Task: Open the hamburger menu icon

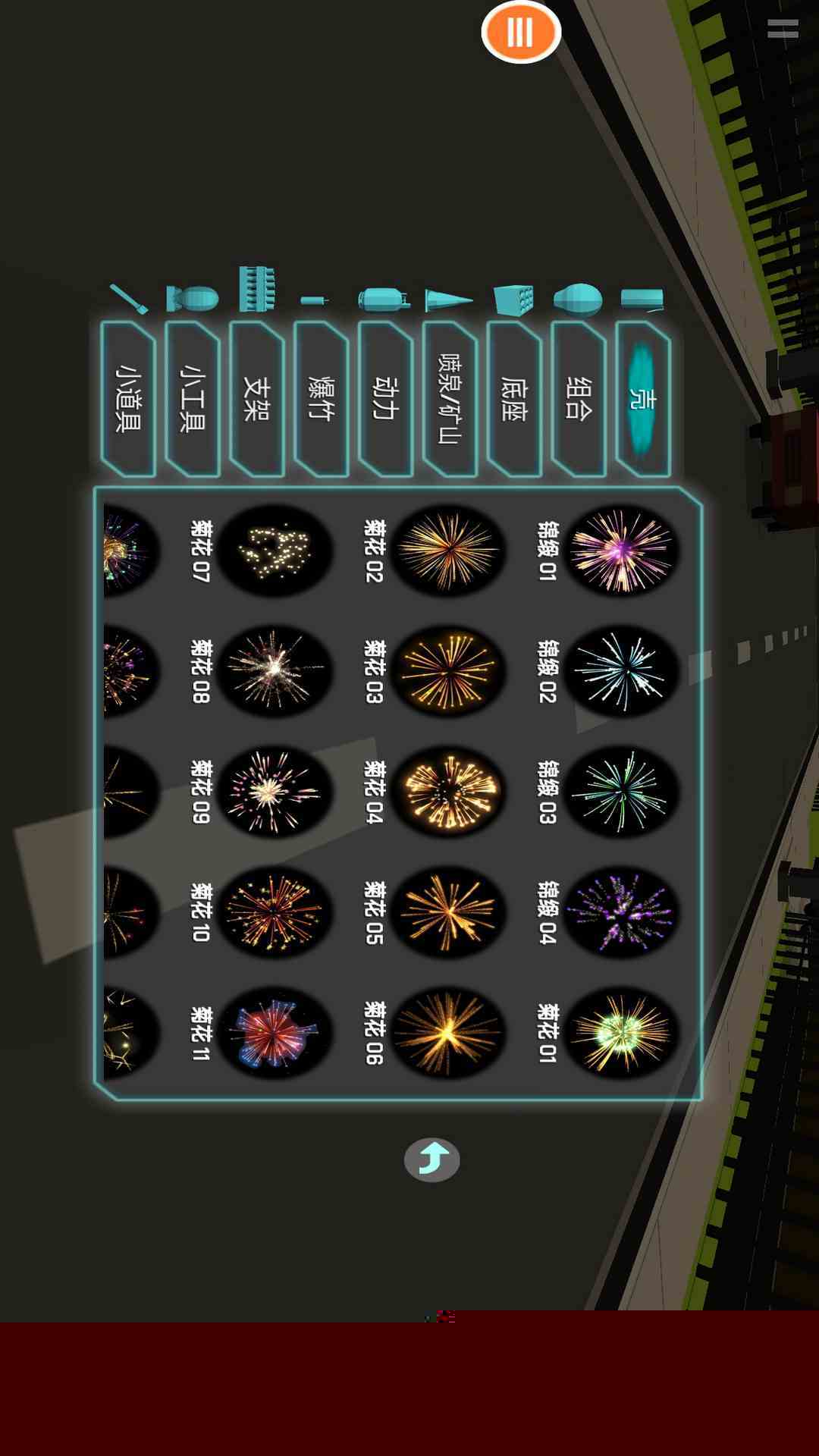Action: 783,29
